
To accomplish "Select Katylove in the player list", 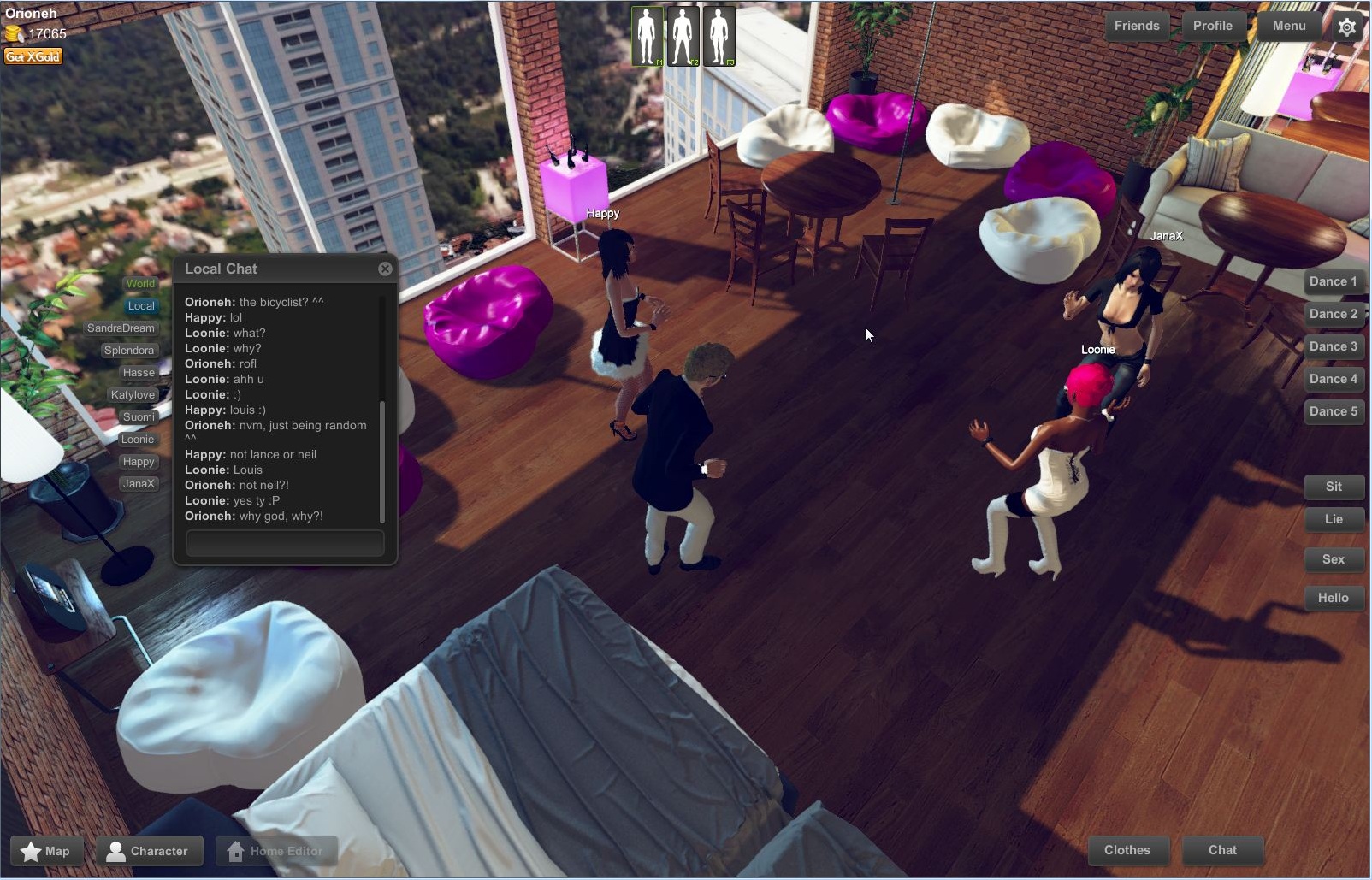I will tap(133, 394).
